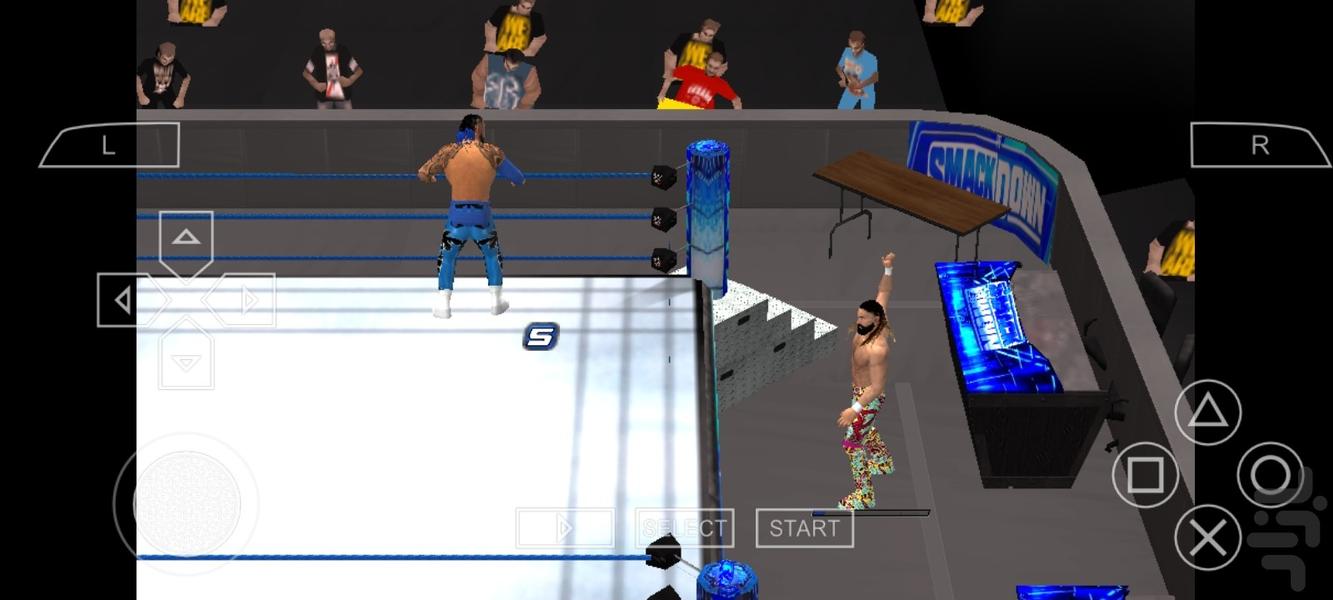
Task: Click the SELECT button
Action: [685, 528]
